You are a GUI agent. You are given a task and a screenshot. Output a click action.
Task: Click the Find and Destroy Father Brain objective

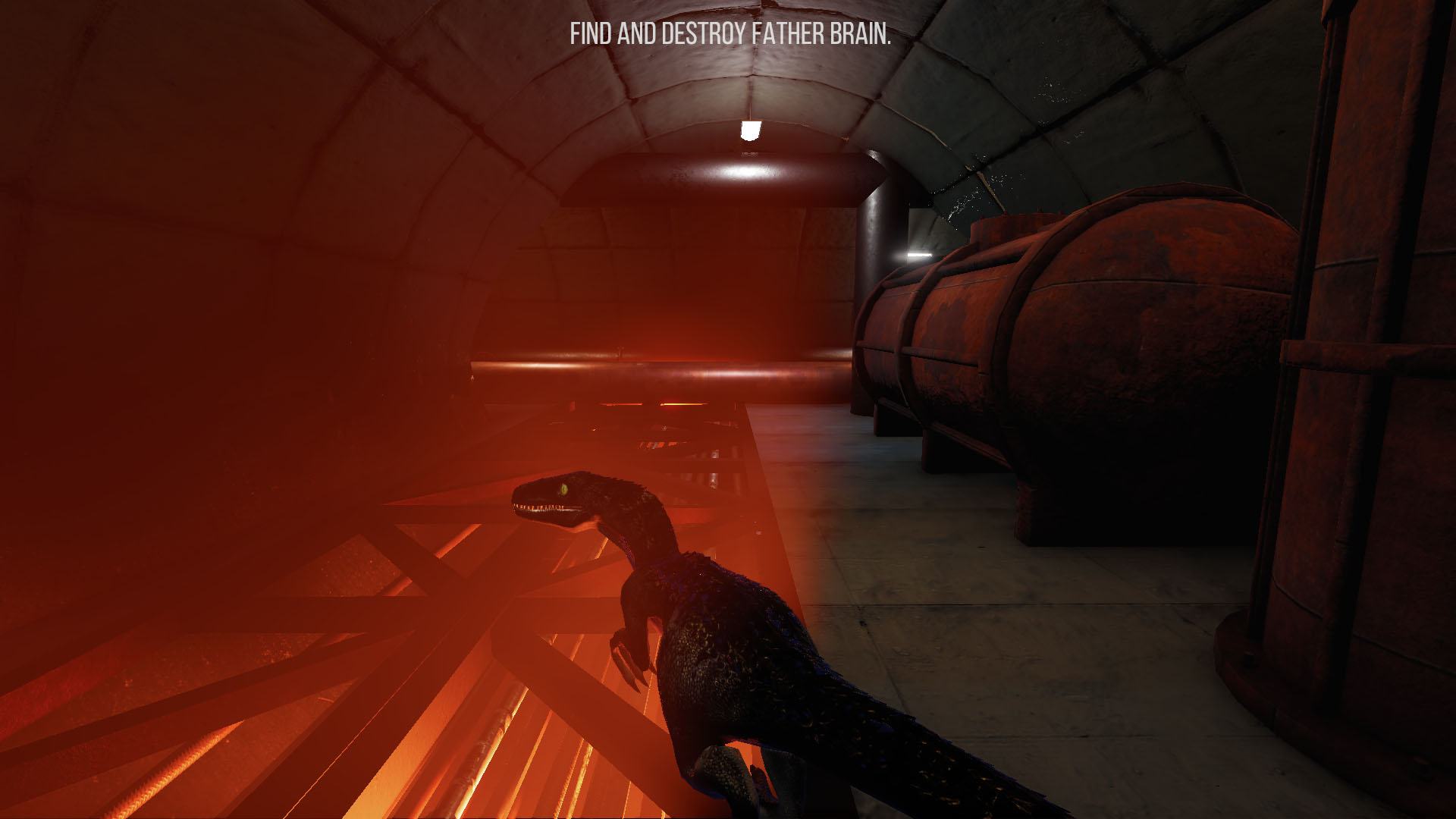pos(730,36)
